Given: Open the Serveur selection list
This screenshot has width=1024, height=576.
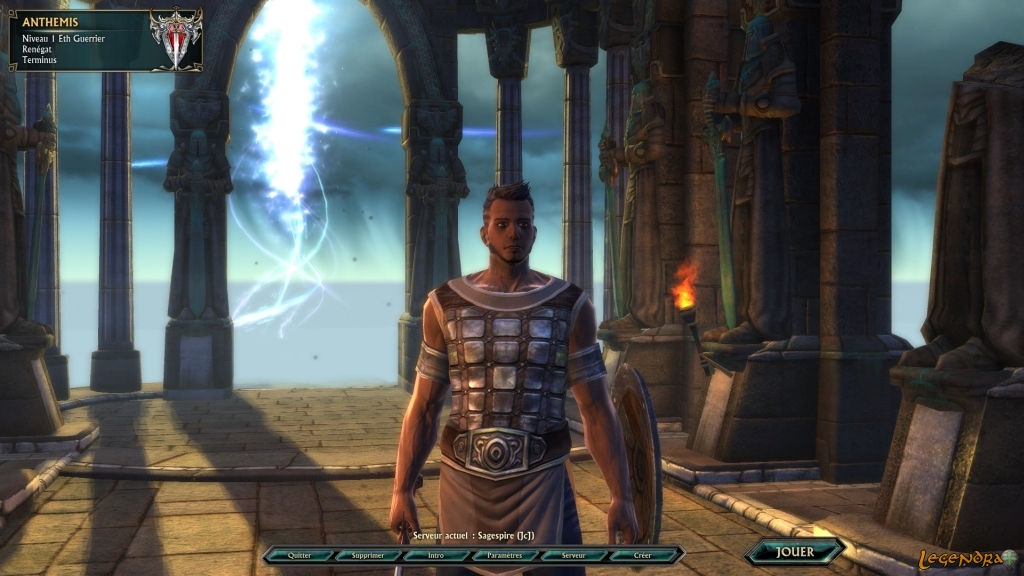Looking at the screenshot, I should [573, 554].
